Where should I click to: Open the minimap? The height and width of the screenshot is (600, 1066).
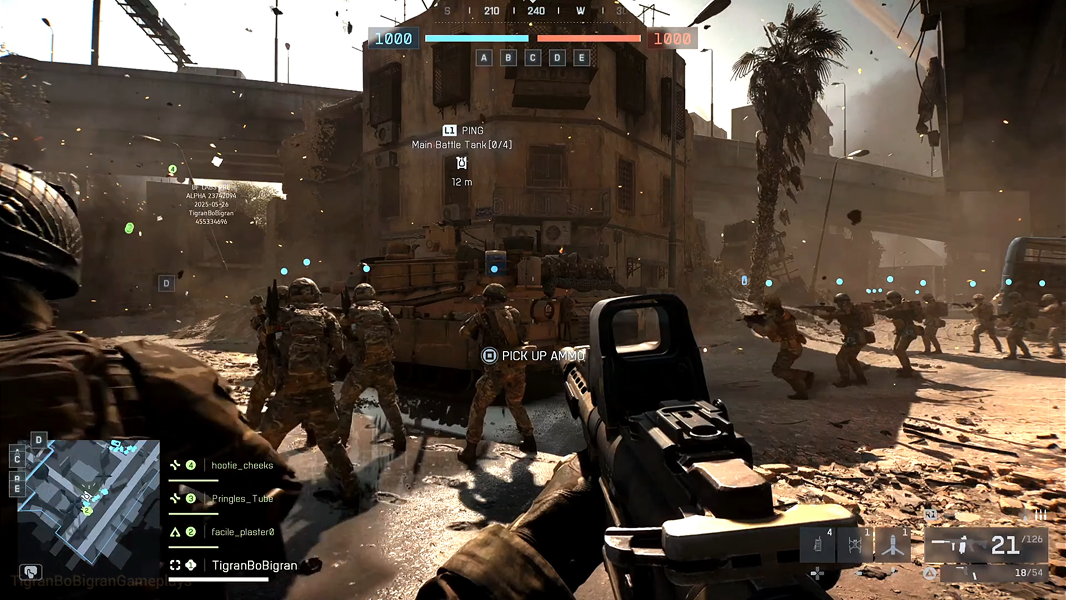tap(86, 497)
